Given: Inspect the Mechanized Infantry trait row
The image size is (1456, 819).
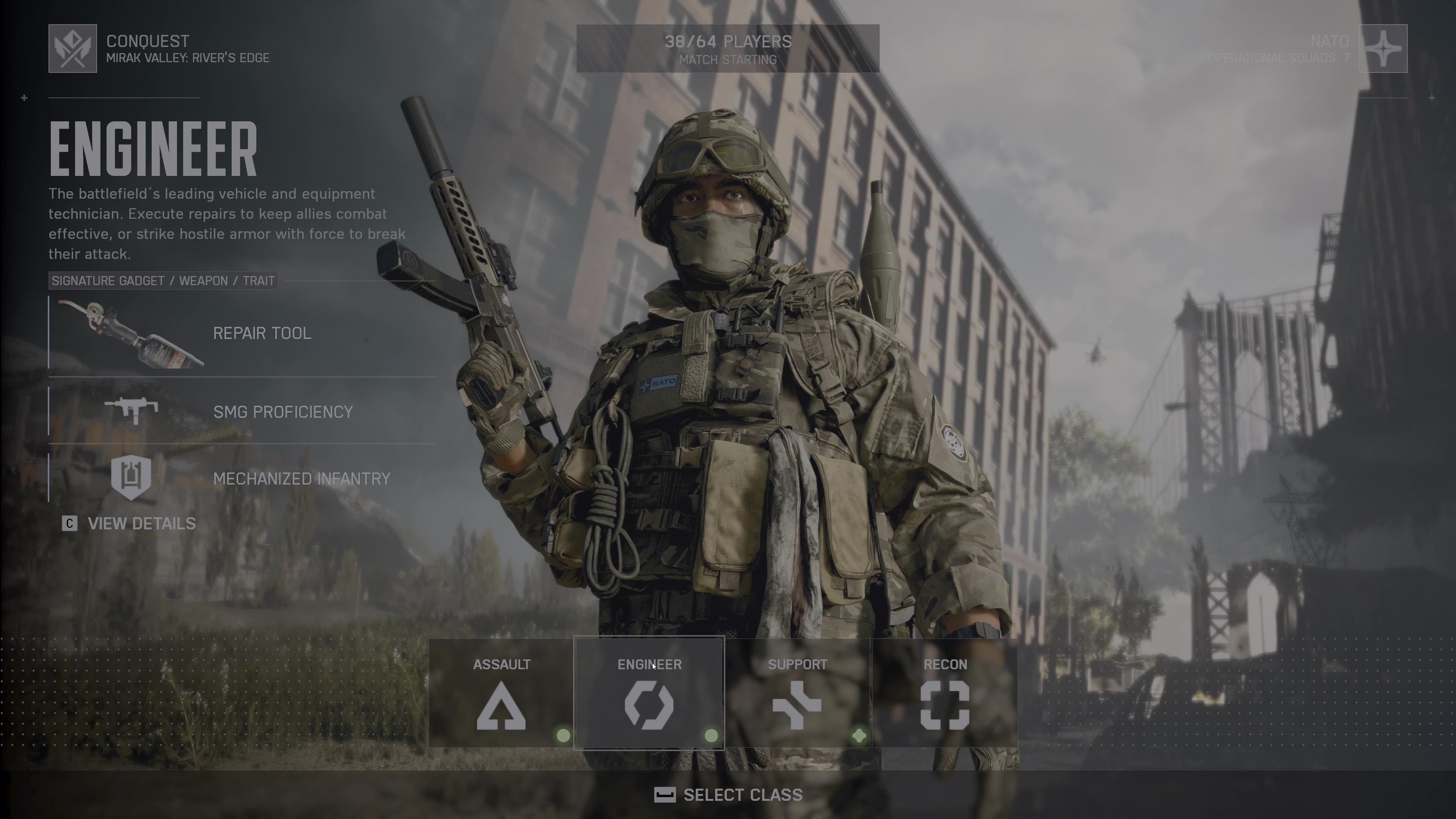Looking at the screenshot, I should coord(243,478).
